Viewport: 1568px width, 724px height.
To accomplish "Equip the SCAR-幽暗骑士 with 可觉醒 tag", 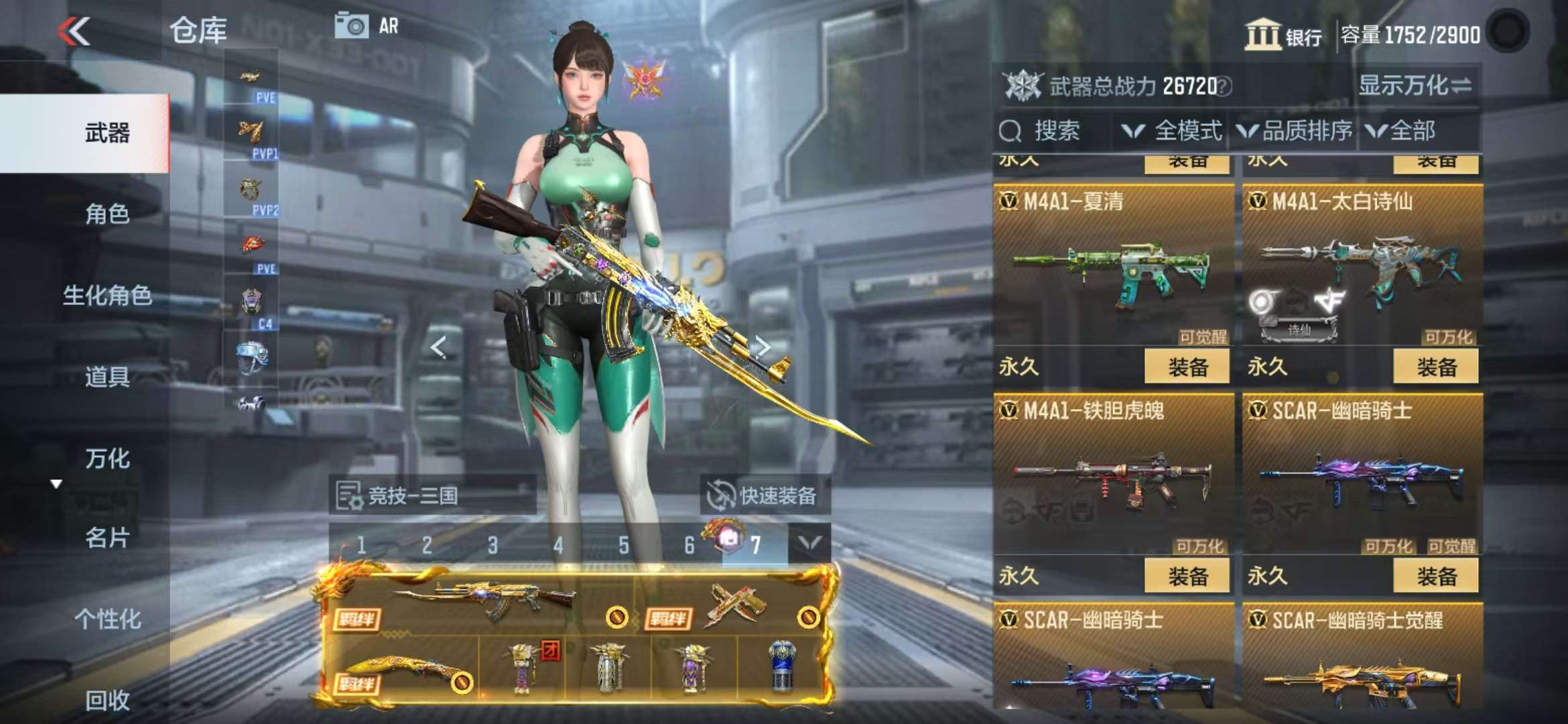I will tap(1435, 576).
